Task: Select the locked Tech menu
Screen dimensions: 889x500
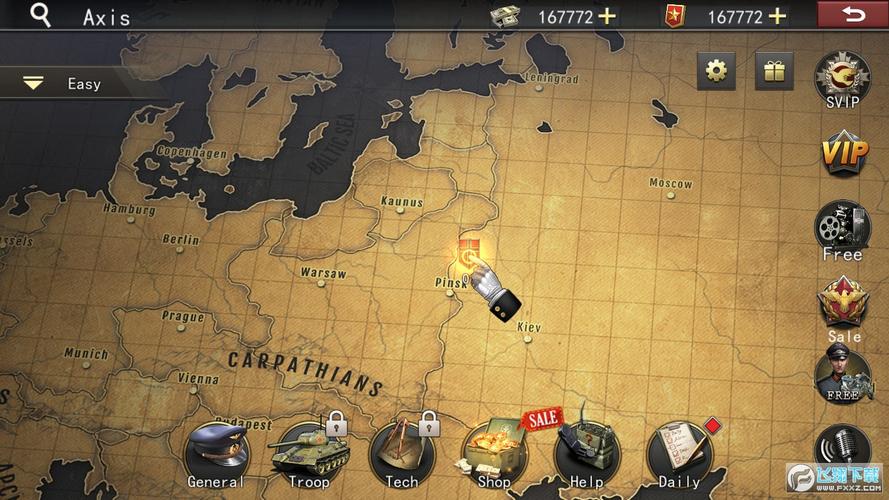Action: pyautogui.click(x=401, y=455)
